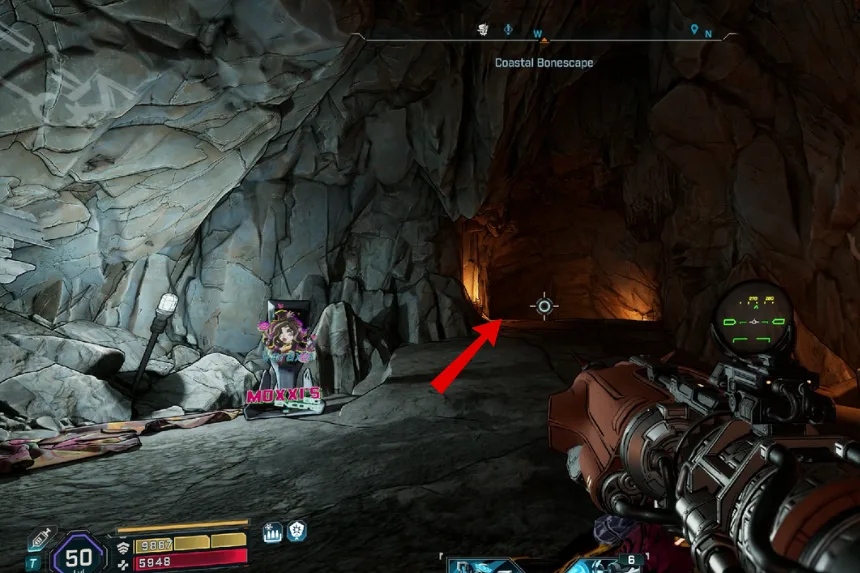Select the blue exclamation marker on the compass
Screen dimensions: 860x573
(508, 30)
